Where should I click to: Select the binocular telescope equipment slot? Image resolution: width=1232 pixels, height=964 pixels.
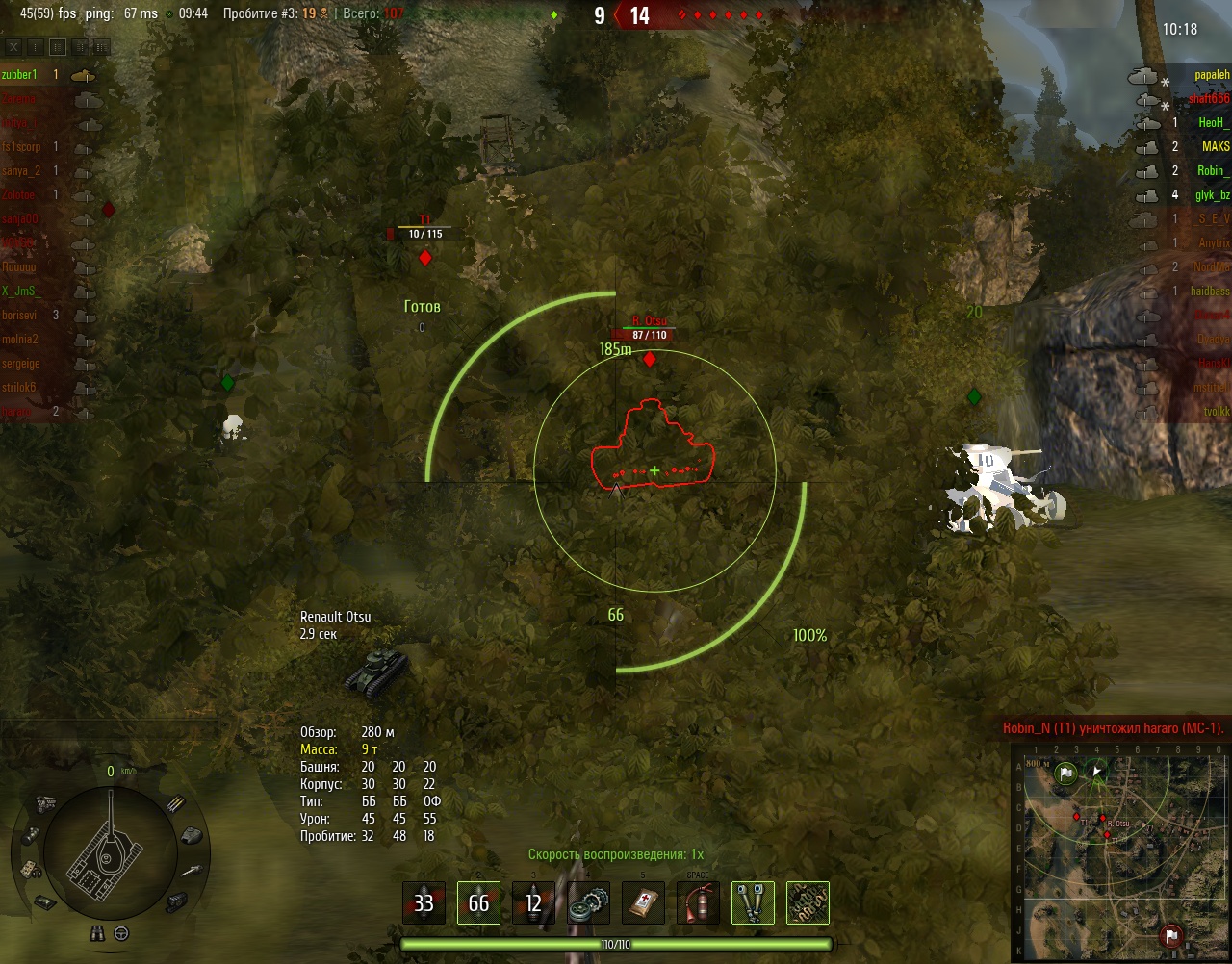tap(753, 903)
